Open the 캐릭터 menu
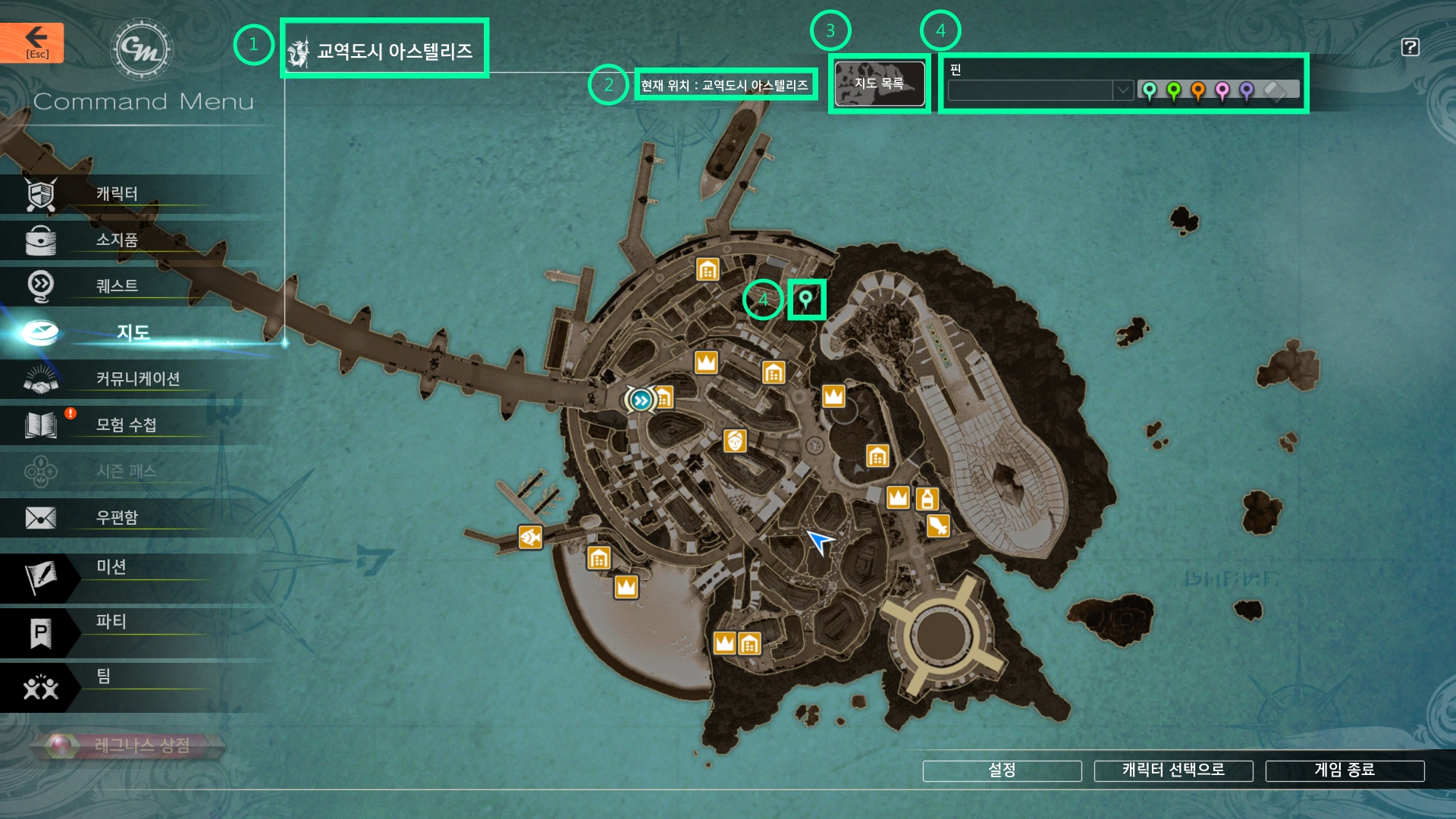This screenshot has height=819, width=1456. [x=116, y=194]
